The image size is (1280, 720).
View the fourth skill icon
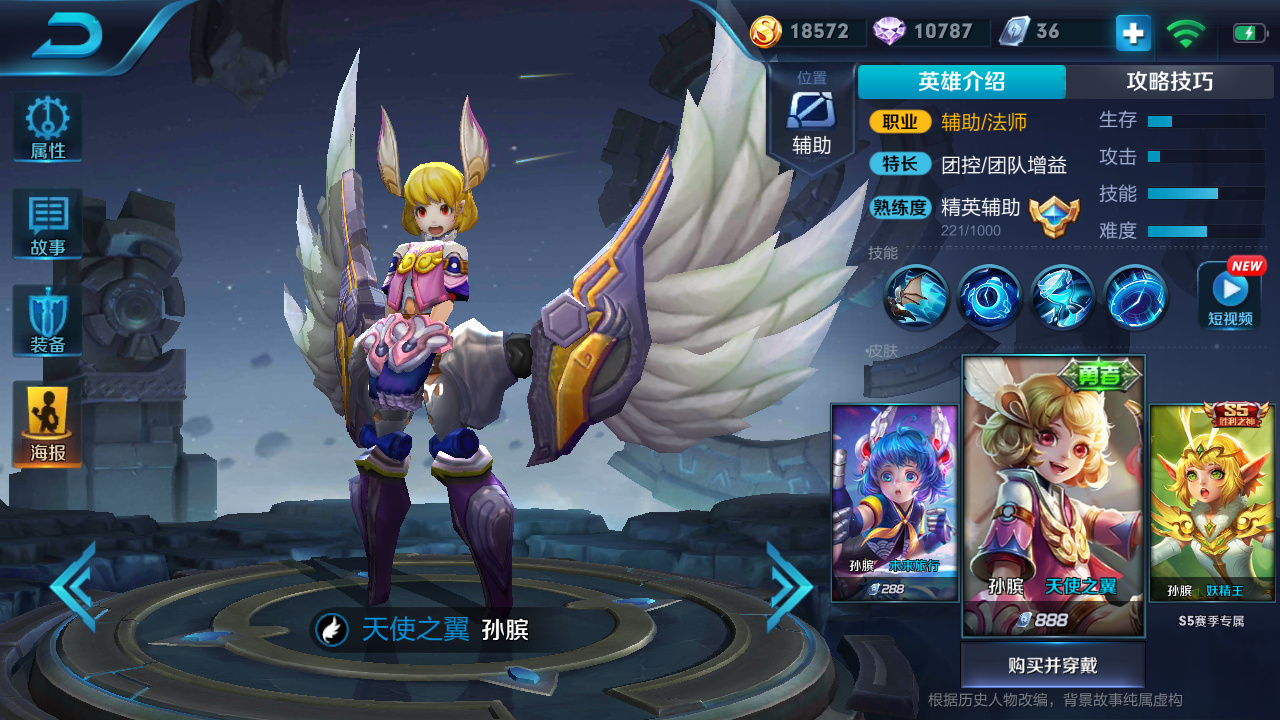(x=1134, y=297)
